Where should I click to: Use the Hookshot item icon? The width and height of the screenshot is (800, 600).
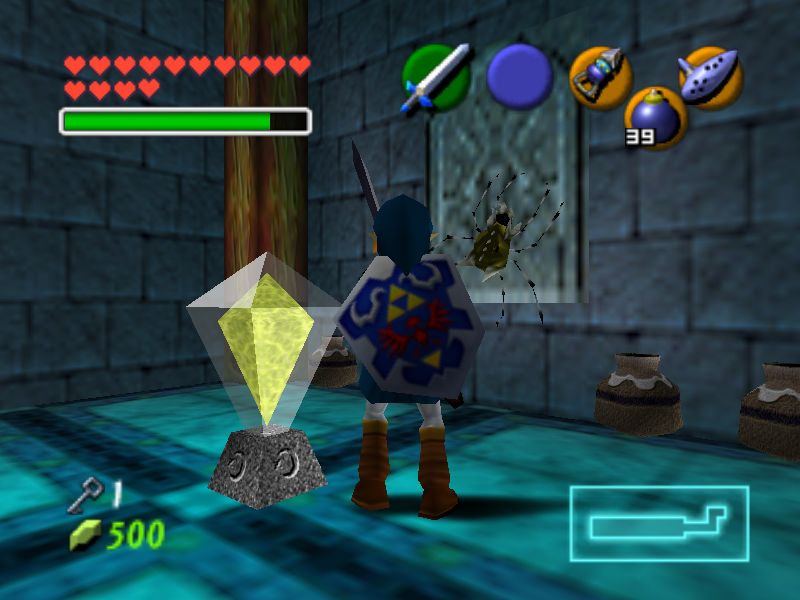point(601,77)
